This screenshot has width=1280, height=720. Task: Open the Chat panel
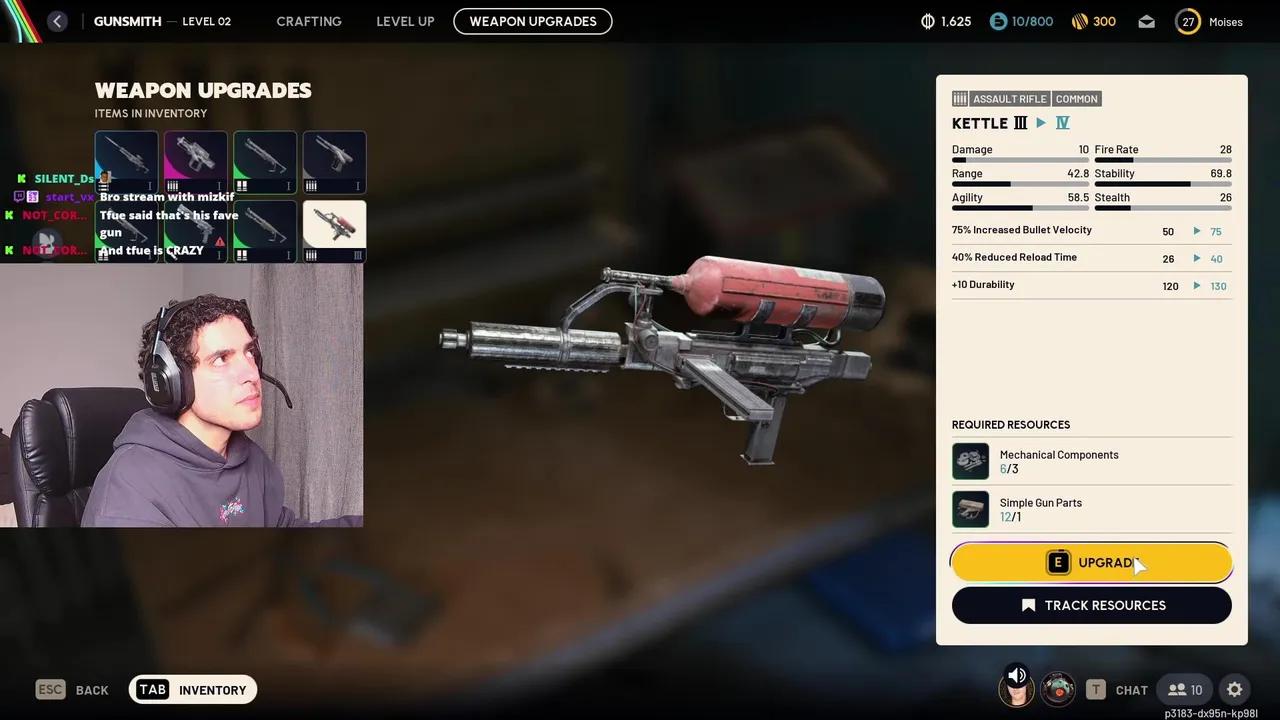(1117, 690)
